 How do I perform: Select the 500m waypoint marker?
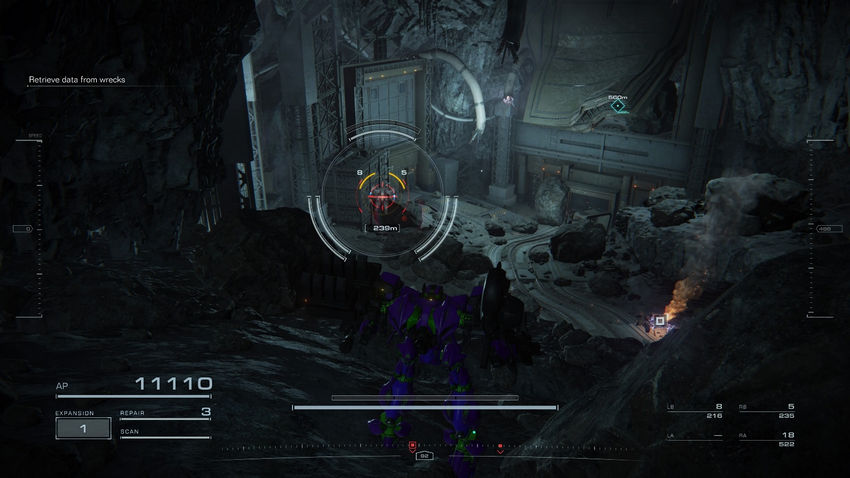(x=618, y=106)
